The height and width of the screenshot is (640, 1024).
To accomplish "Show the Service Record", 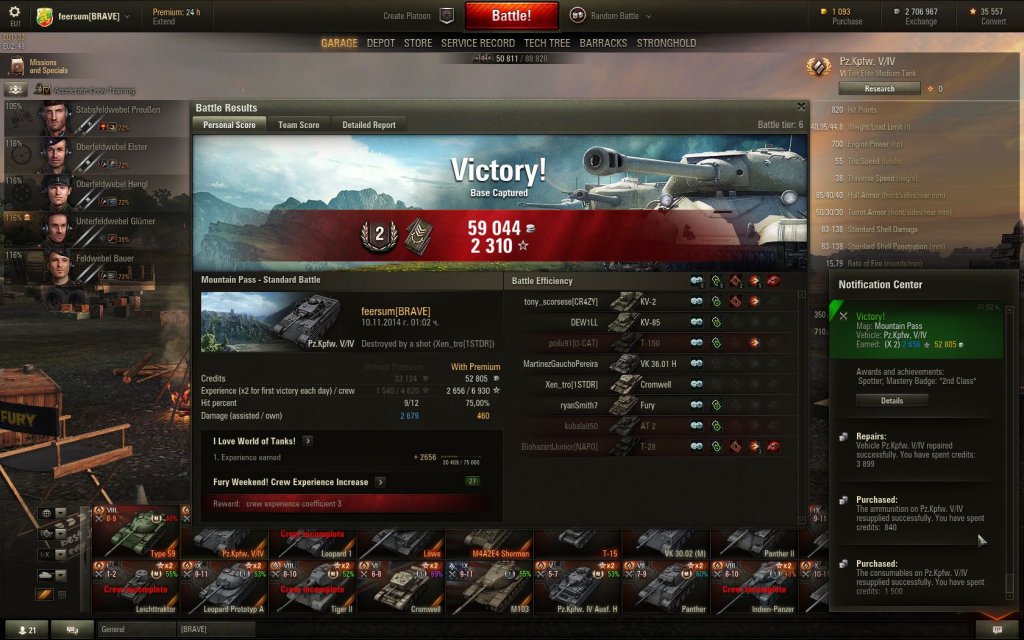I will [478, 43].
